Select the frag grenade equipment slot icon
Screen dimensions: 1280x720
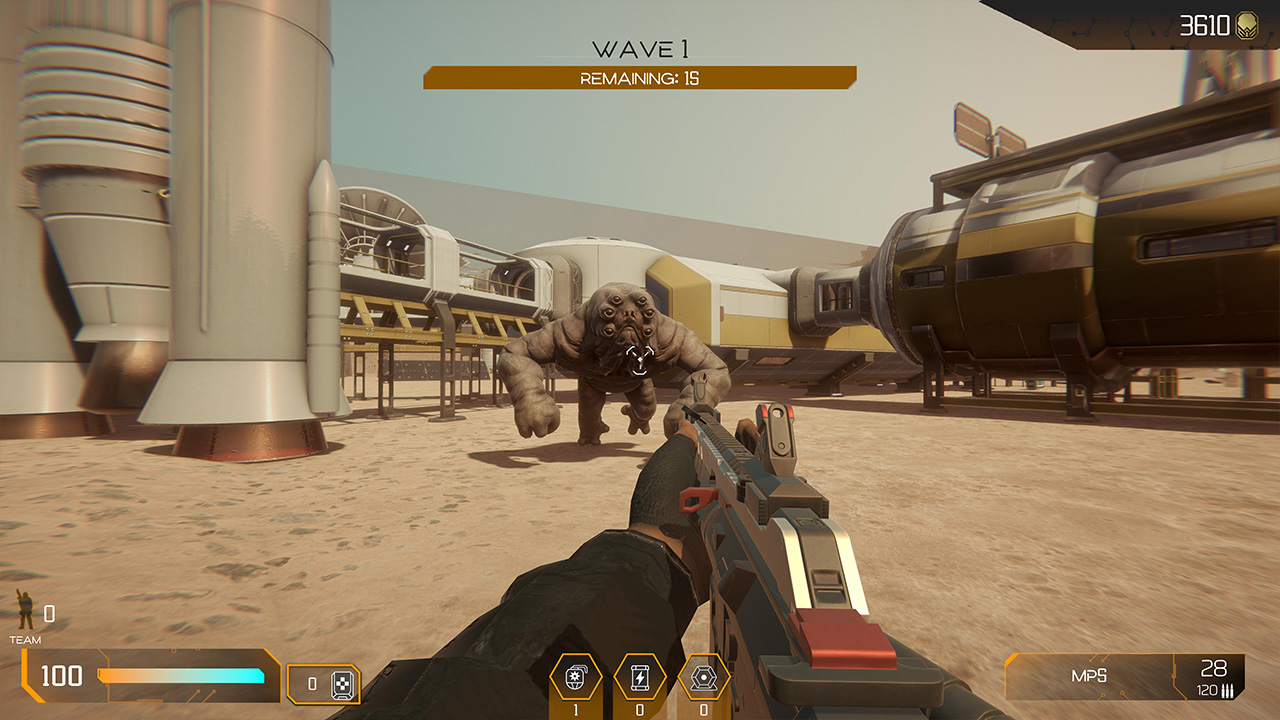click(x=575, y=677)
